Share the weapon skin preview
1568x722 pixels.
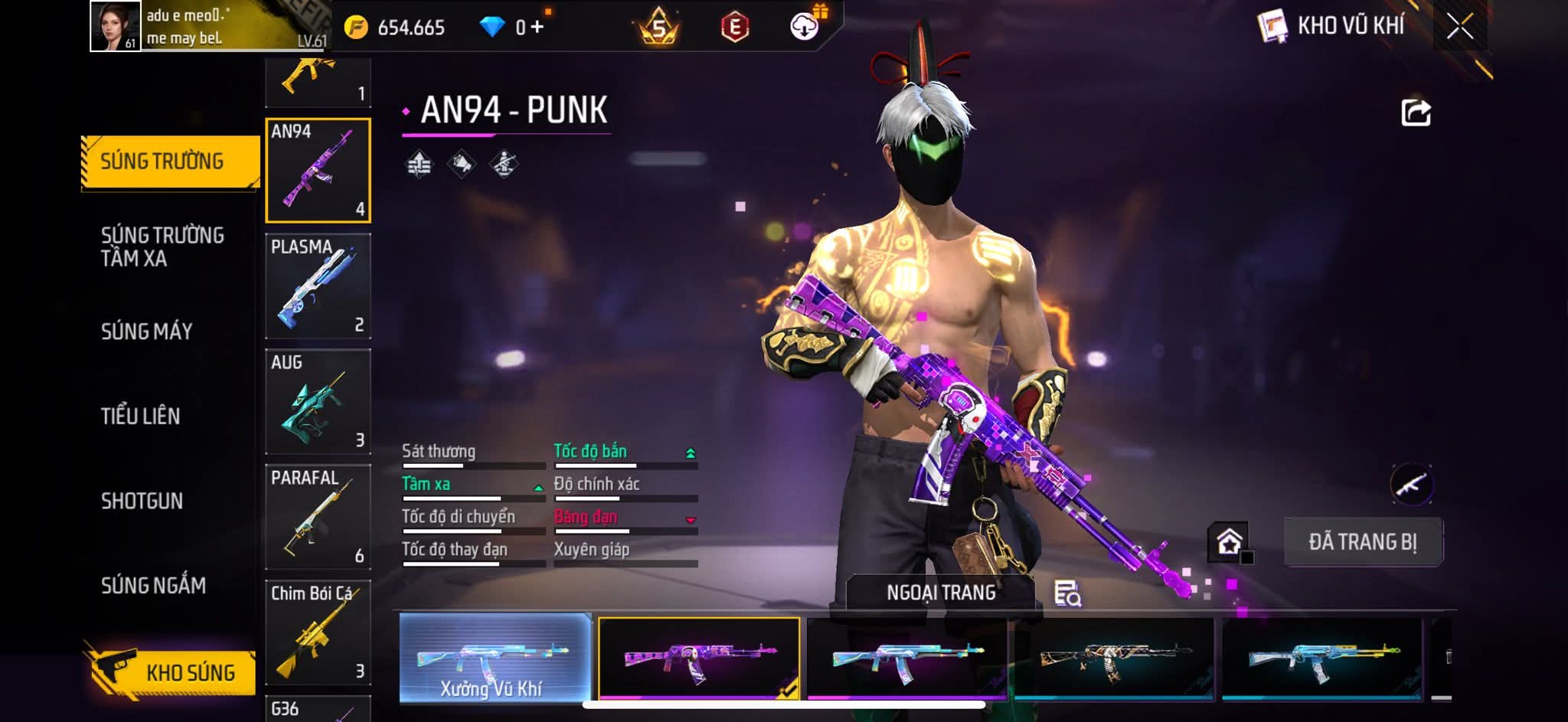(x=1416, y=113)
